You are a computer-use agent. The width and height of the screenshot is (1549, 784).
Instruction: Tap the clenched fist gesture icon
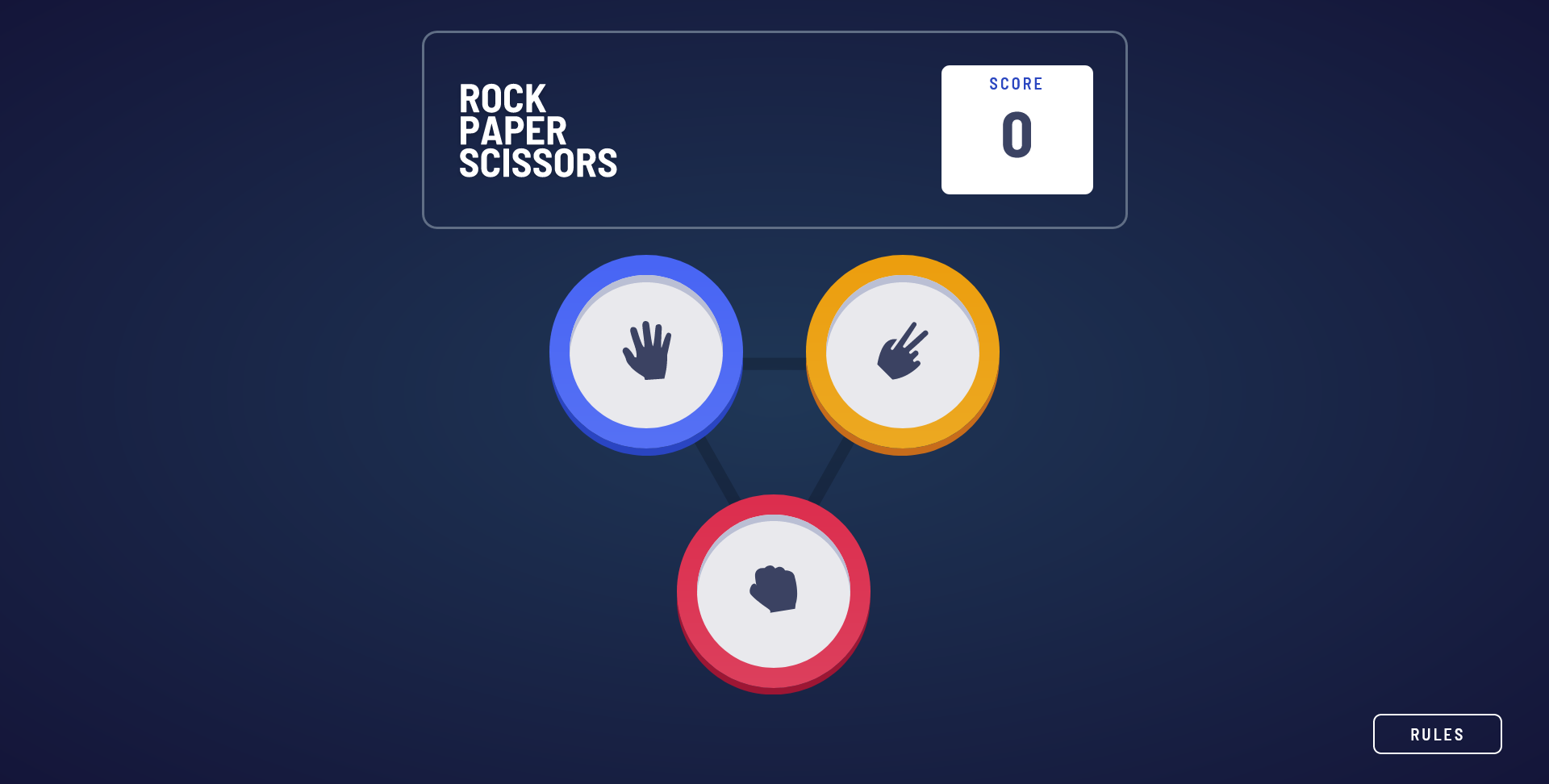[773, 591]
